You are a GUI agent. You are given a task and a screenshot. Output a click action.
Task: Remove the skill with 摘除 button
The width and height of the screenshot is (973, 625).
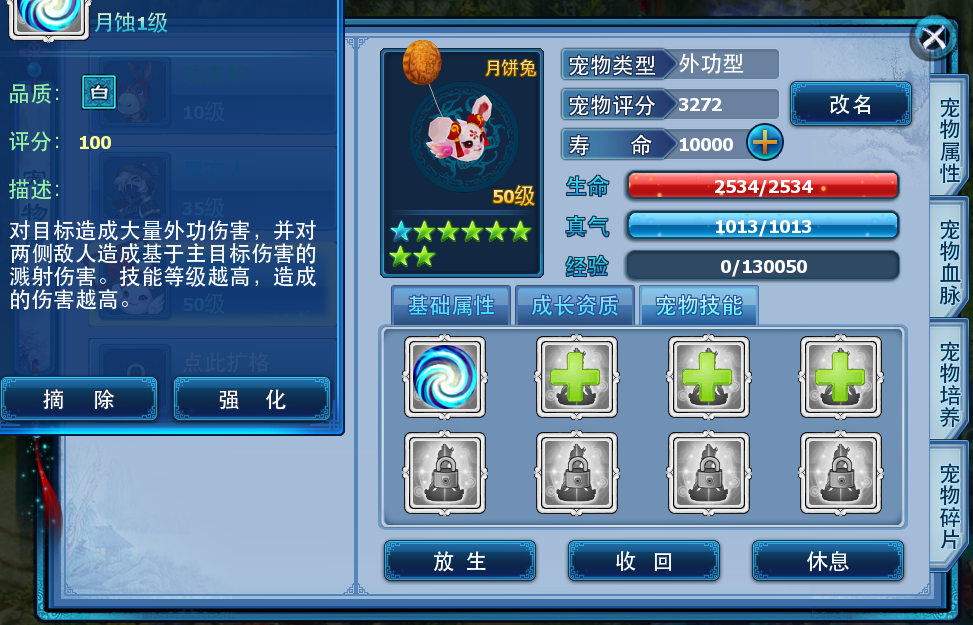(x=79, y=400)
